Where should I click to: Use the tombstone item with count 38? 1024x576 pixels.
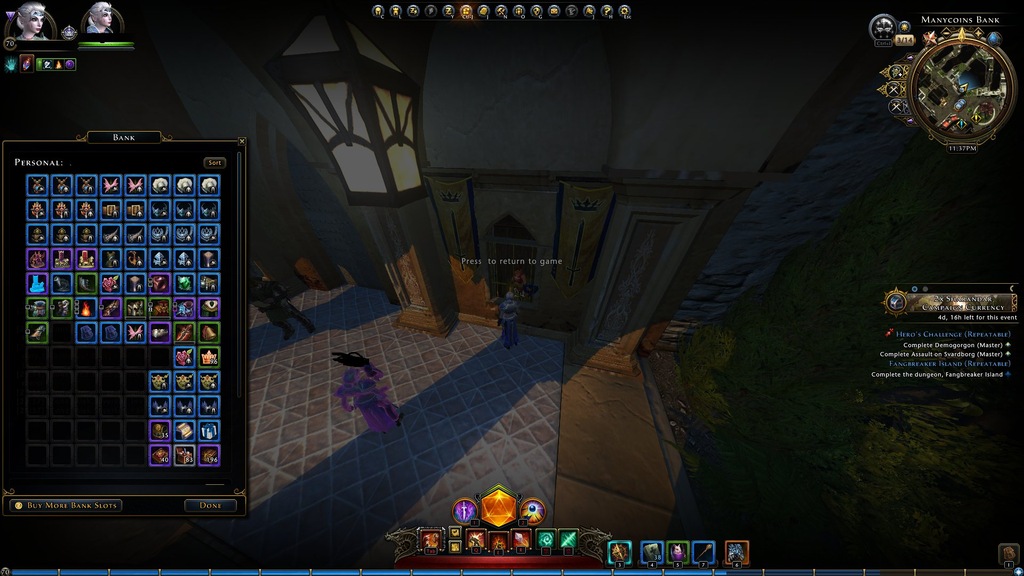click(x=651, y=551)
